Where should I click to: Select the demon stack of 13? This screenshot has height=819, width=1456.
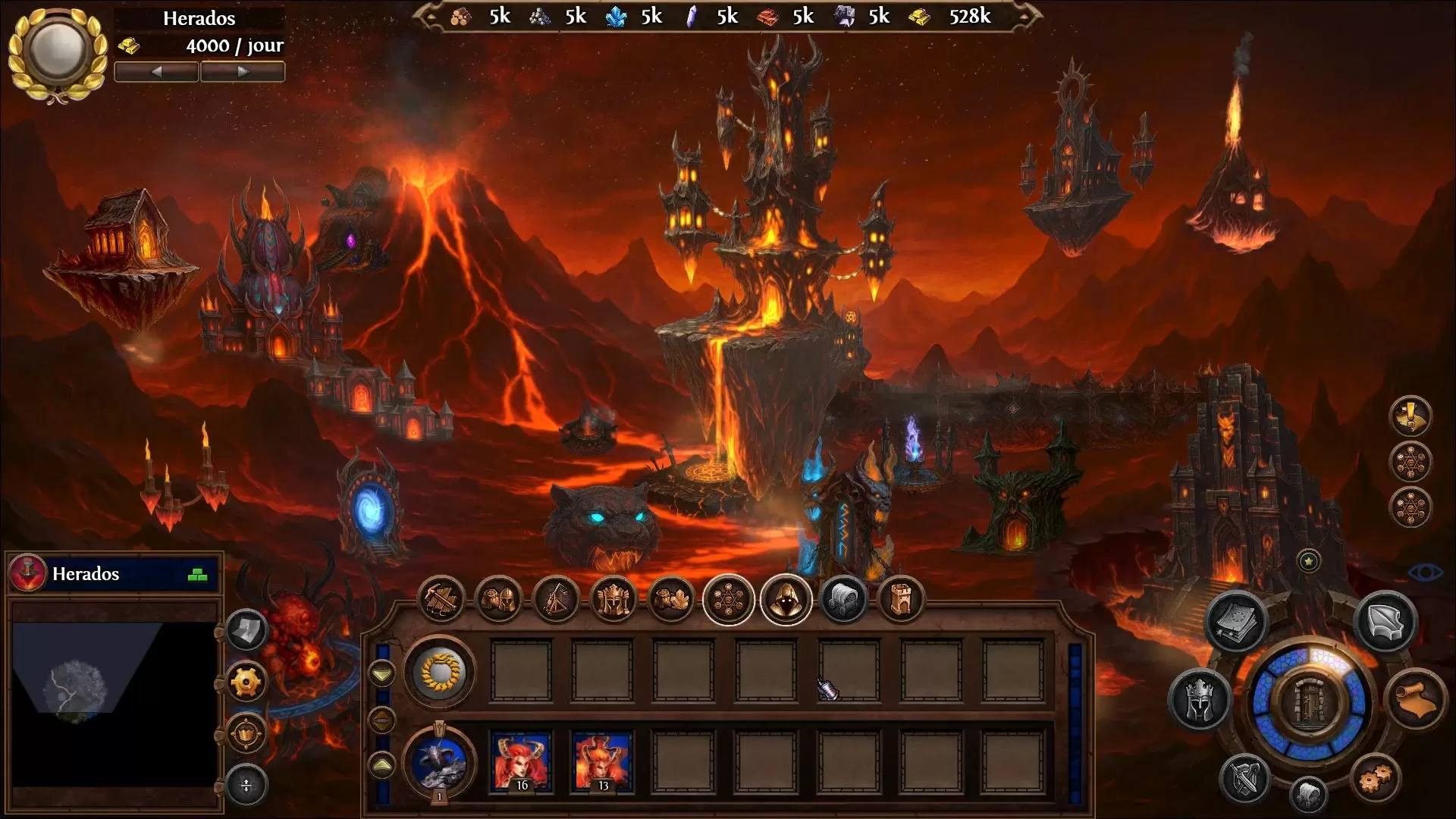(603, 761)
